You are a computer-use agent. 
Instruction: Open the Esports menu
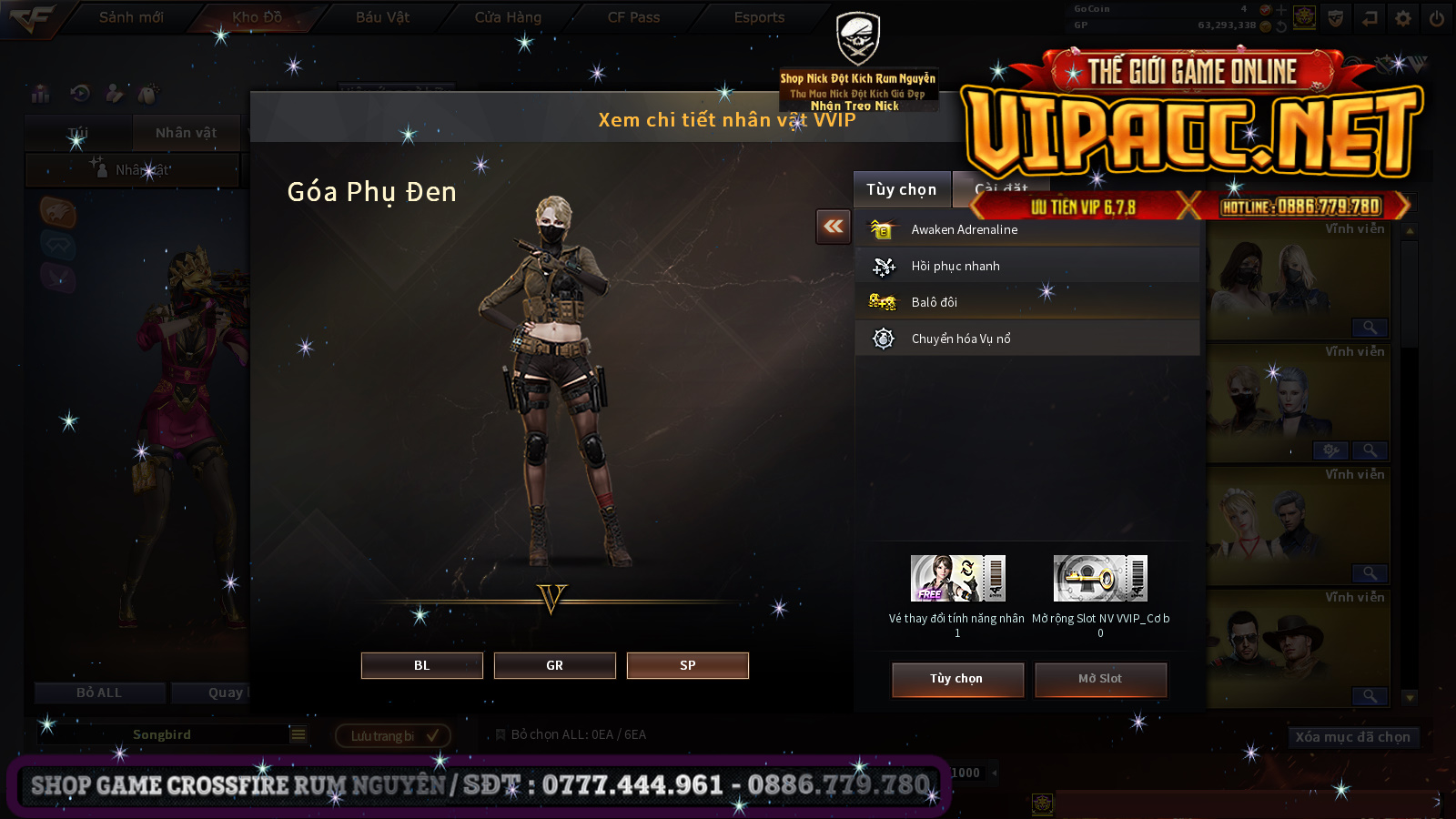[759, 17]
